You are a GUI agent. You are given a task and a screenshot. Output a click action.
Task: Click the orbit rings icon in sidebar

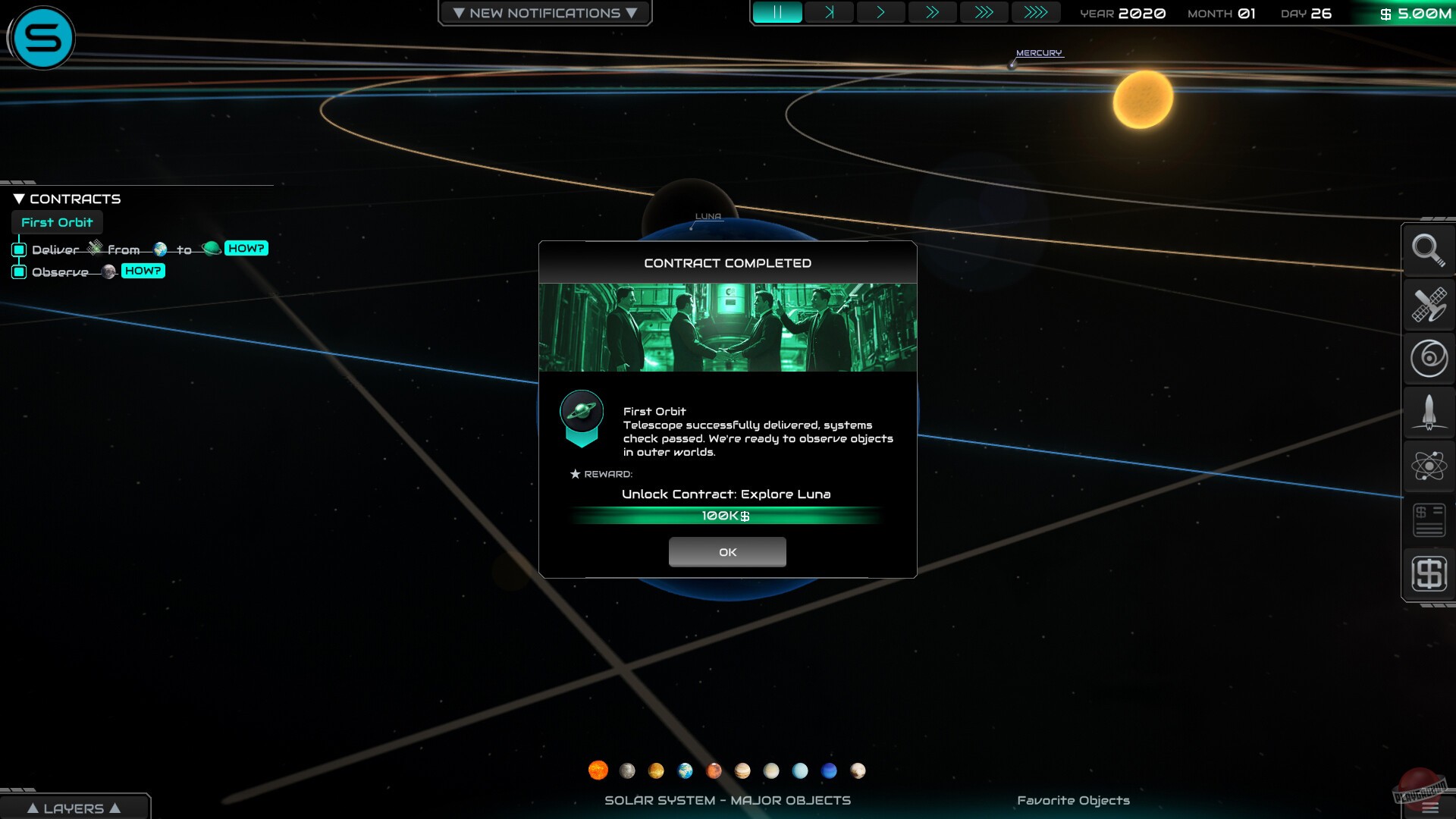pos(1429,359)
